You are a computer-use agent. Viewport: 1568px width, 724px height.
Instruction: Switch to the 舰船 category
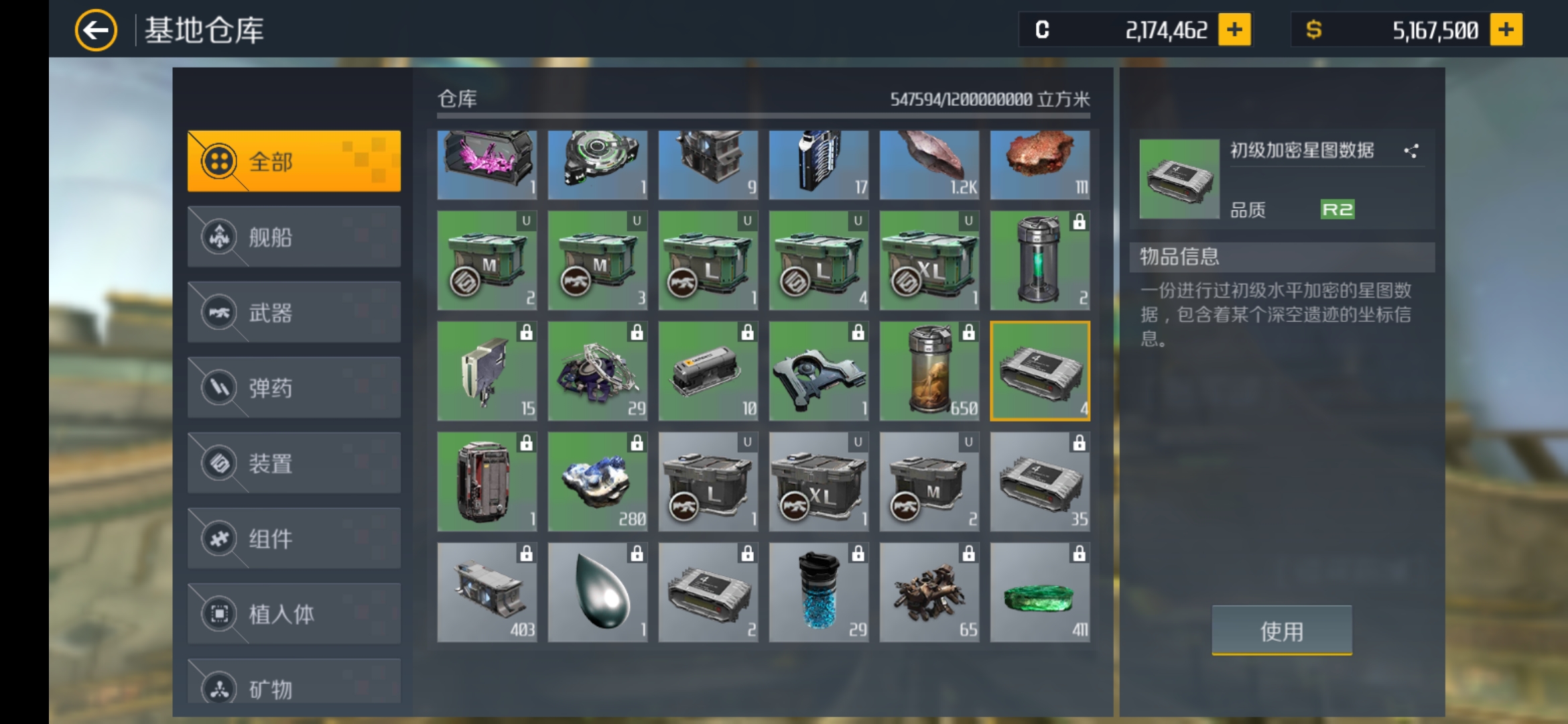click(294, 237)
